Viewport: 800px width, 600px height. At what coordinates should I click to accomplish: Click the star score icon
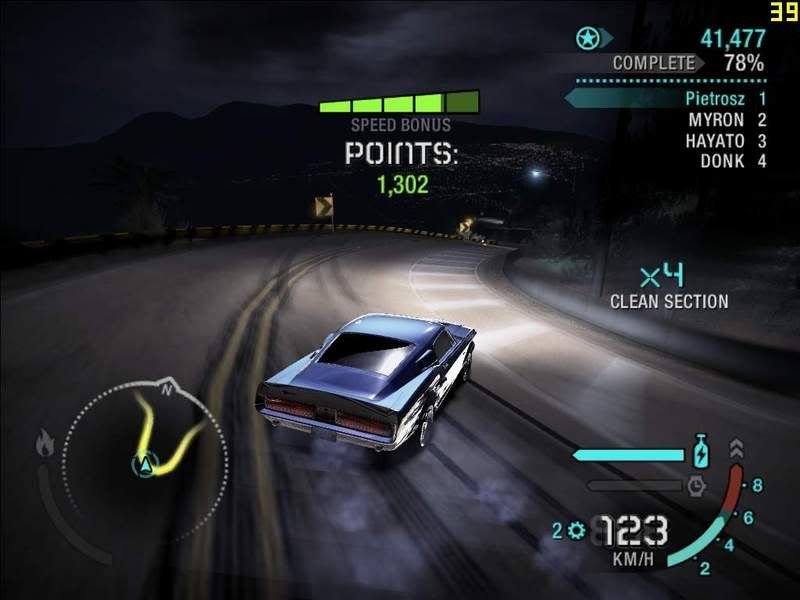587,40
